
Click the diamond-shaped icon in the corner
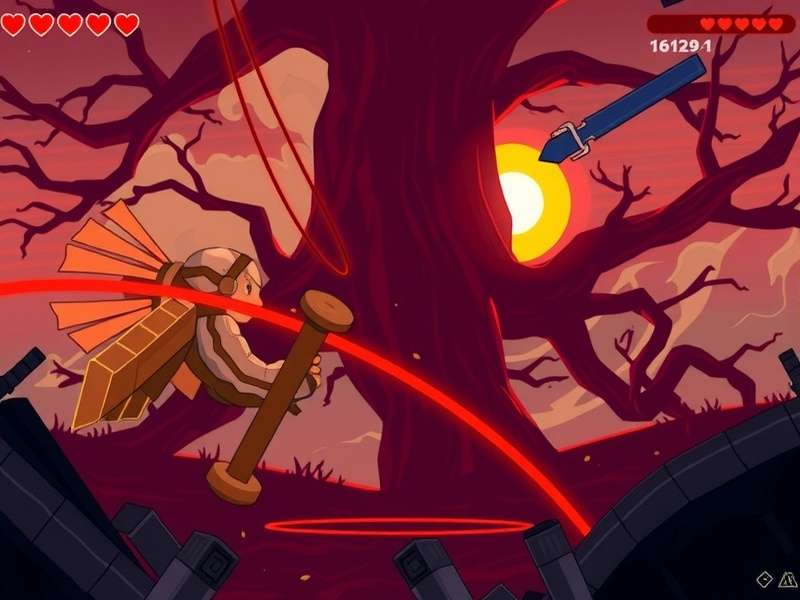click(765, 579)
